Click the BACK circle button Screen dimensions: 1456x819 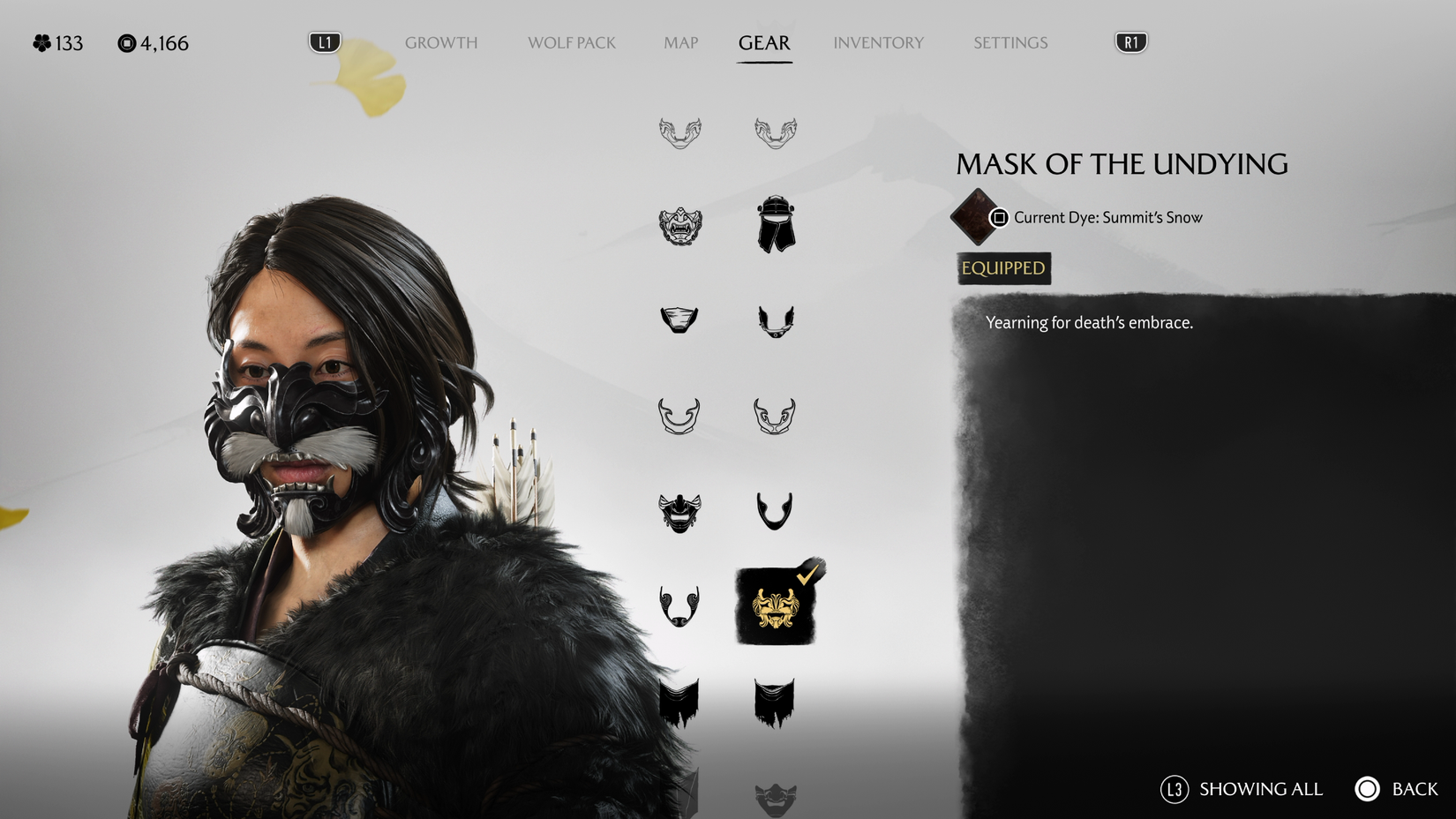(x=1369, y=789)
